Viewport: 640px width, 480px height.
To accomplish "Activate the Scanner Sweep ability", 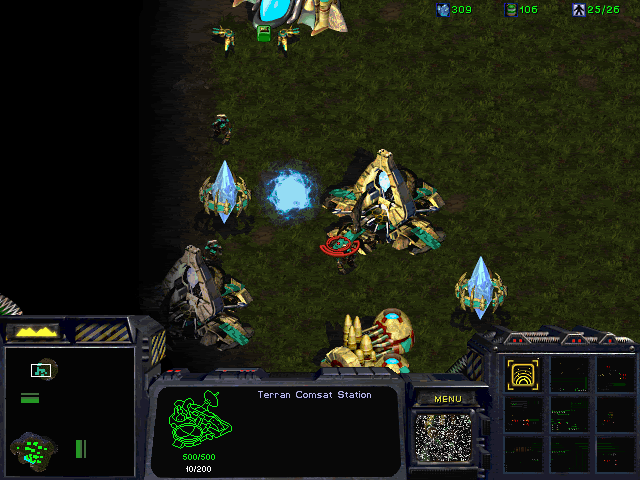I will 523,375.
